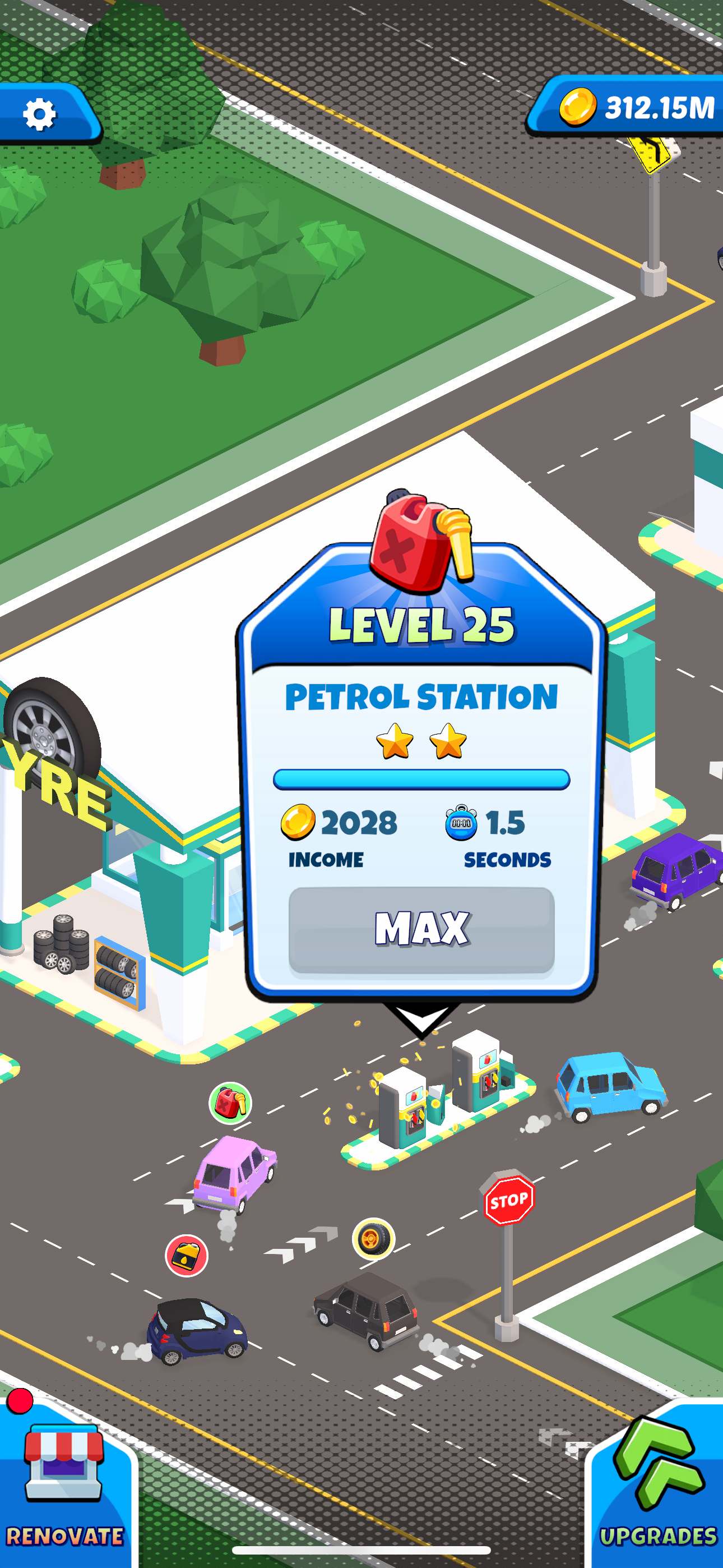Select the PETROL STATION title text

[x=421, y=699]
